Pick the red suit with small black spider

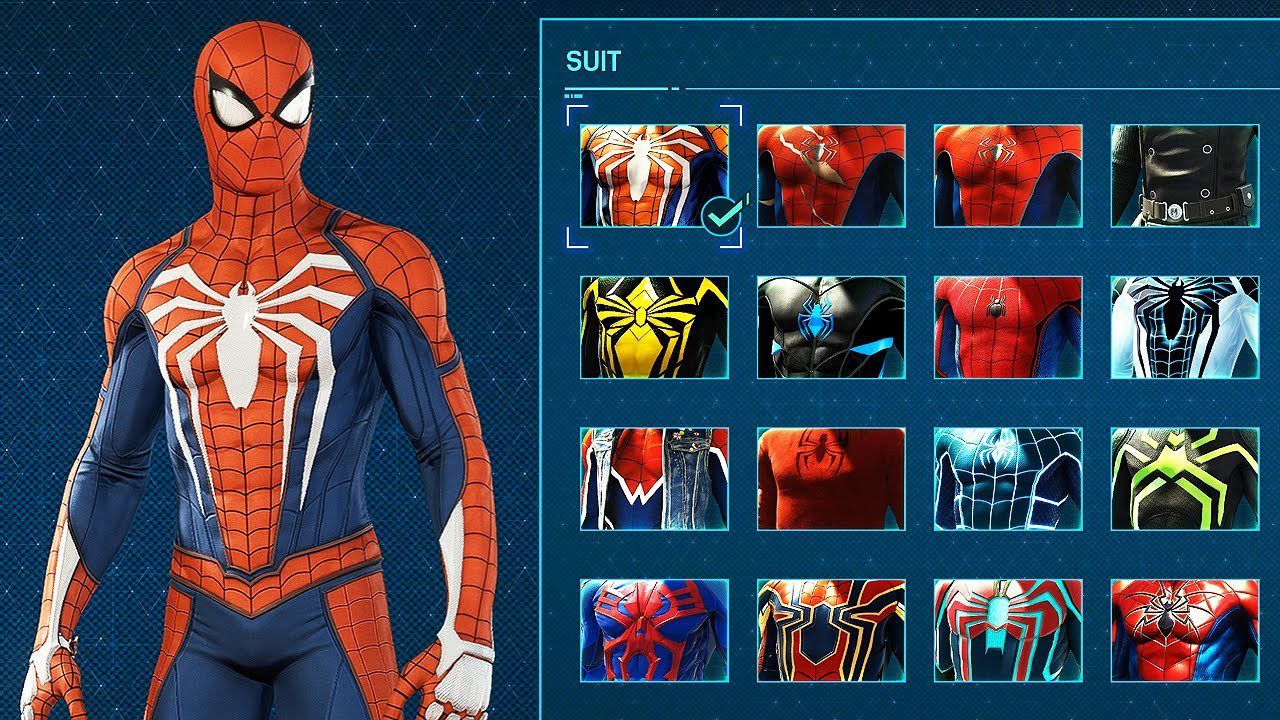click(1008, 327)
